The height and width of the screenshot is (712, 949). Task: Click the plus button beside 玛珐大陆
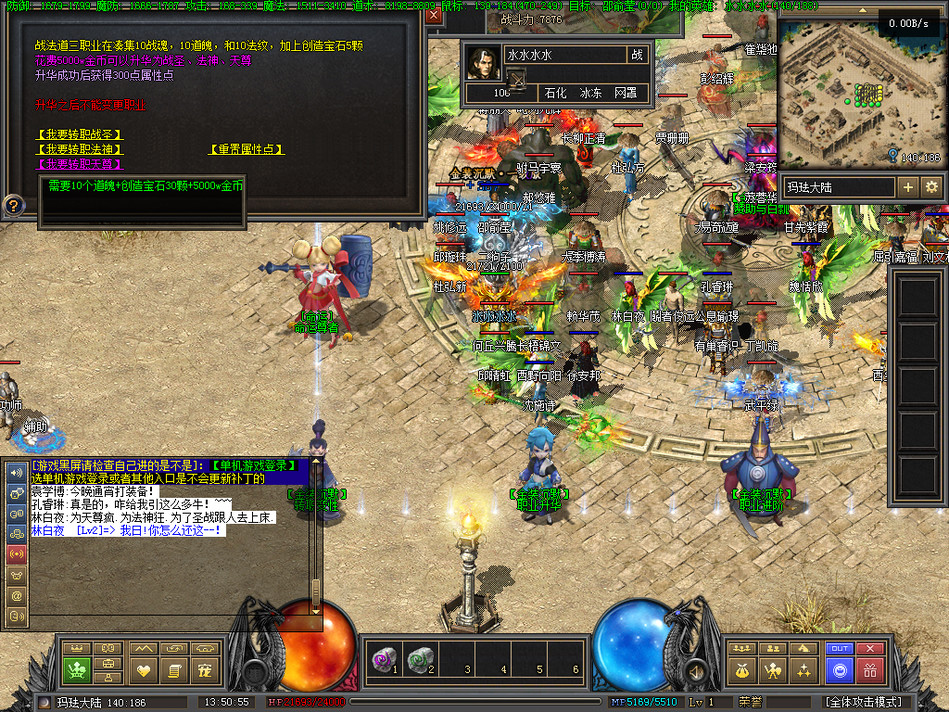coord(907,187)
